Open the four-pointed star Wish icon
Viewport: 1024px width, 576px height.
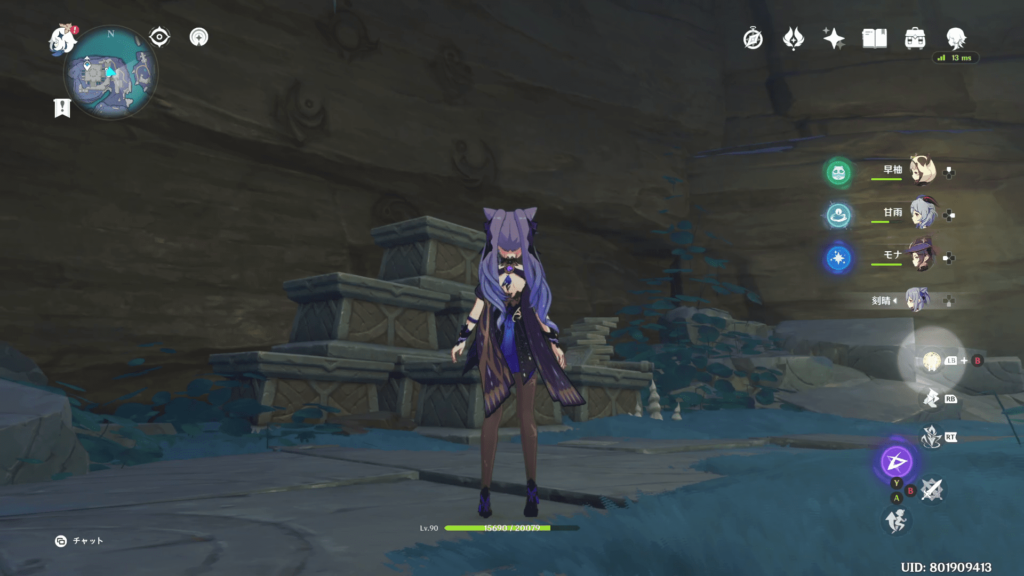click(834, 38)
